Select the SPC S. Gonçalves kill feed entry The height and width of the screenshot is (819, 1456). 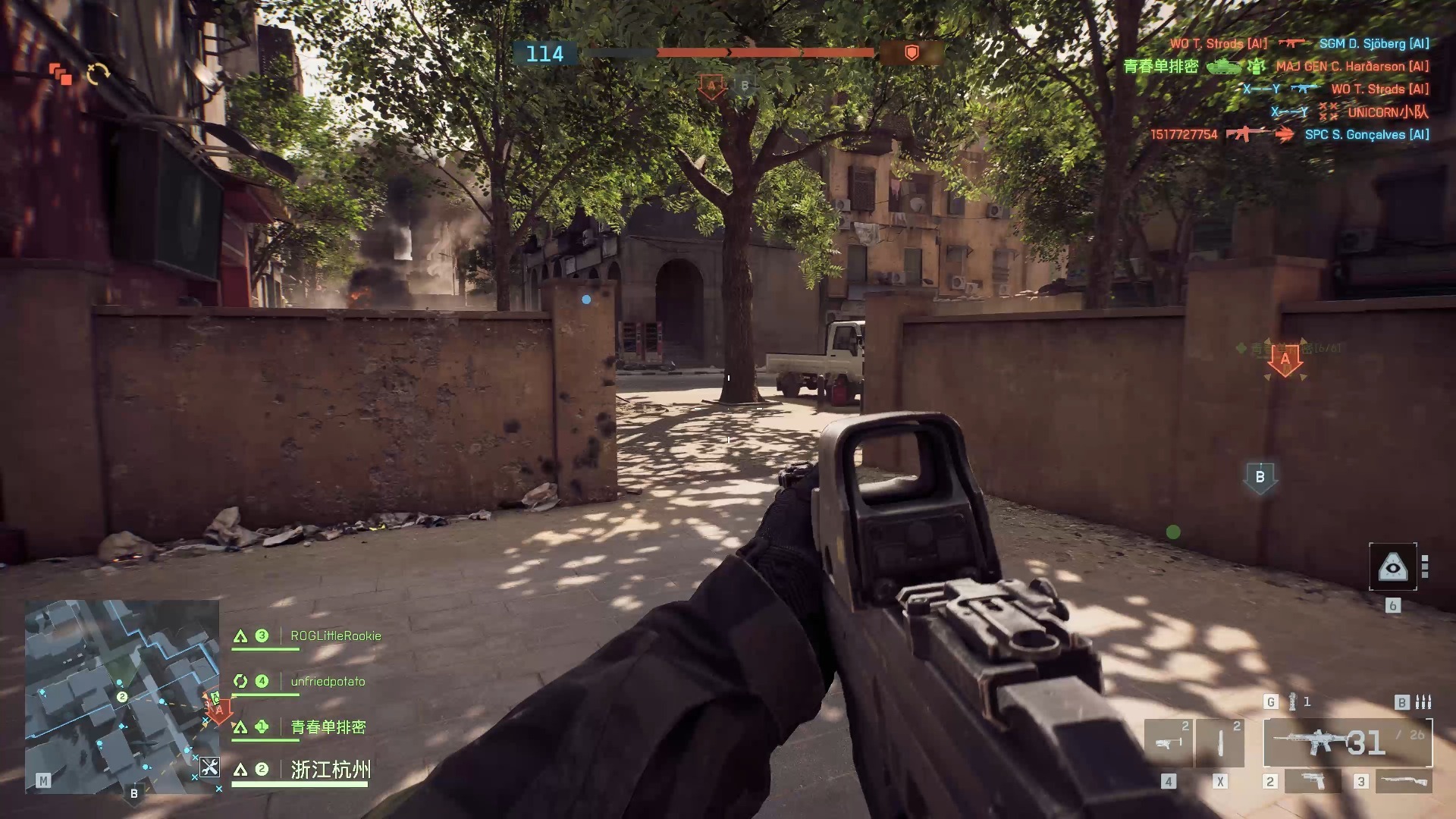pos(1367,134)
